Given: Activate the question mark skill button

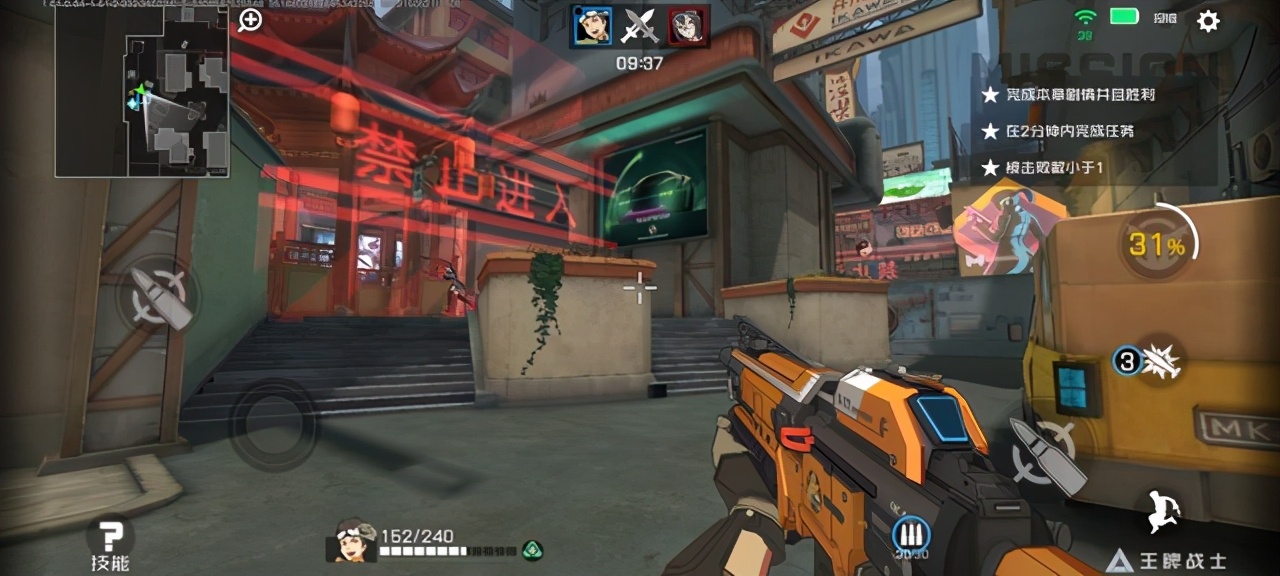Looking at the screenshot, I should [109, 535].
